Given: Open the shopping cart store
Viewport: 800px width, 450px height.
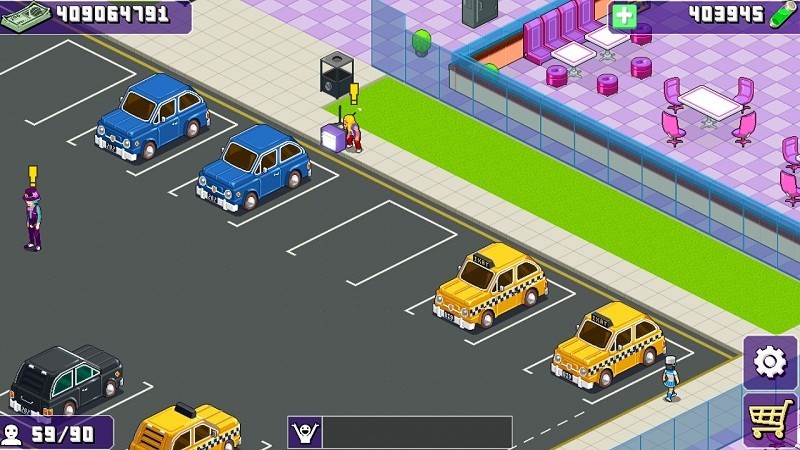Looking at the screenshot, I should 771,420.
